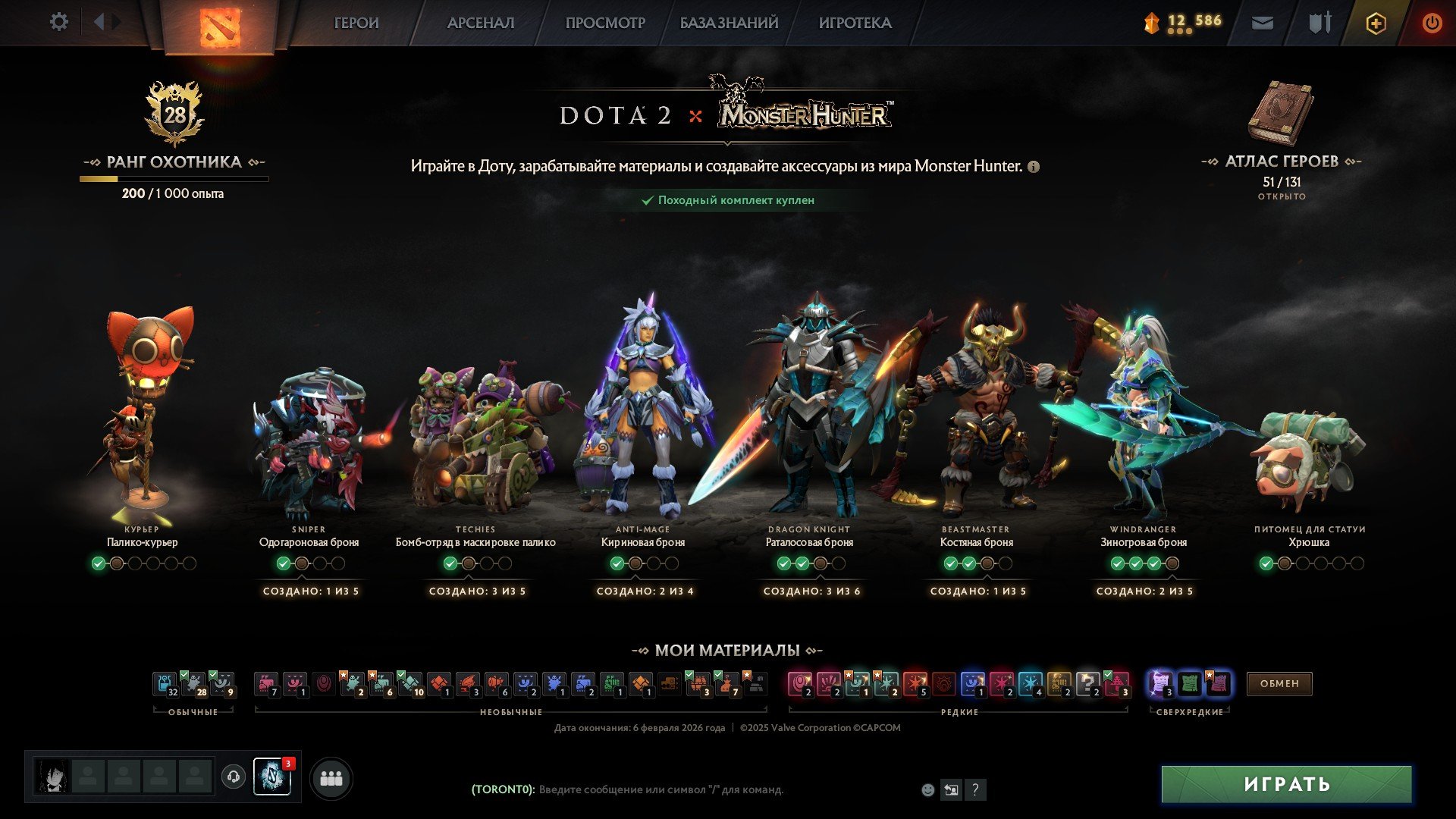1456x819 pixels.
Task: Click the question mark help icon
Action: click(975, 789)
